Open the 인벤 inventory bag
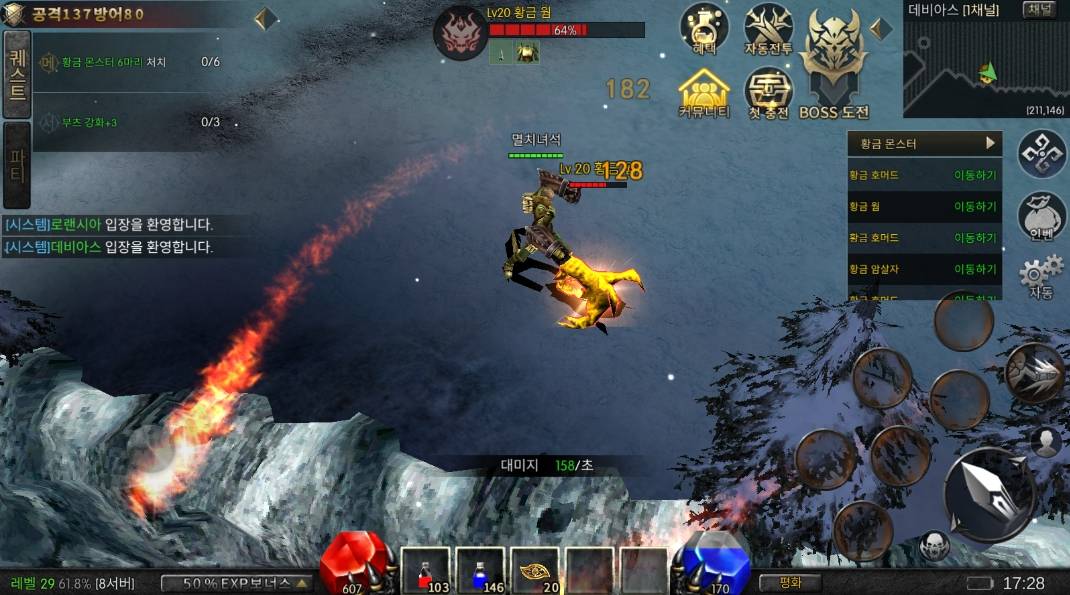Viewport: 1070px width, 595px height. coord(1042,215)
